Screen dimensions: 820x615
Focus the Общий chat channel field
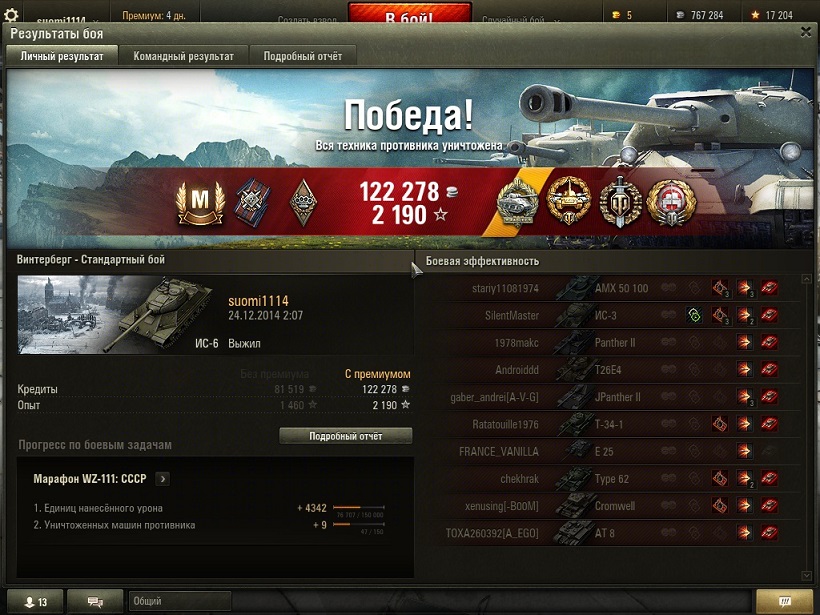click(x=180, y=601)
